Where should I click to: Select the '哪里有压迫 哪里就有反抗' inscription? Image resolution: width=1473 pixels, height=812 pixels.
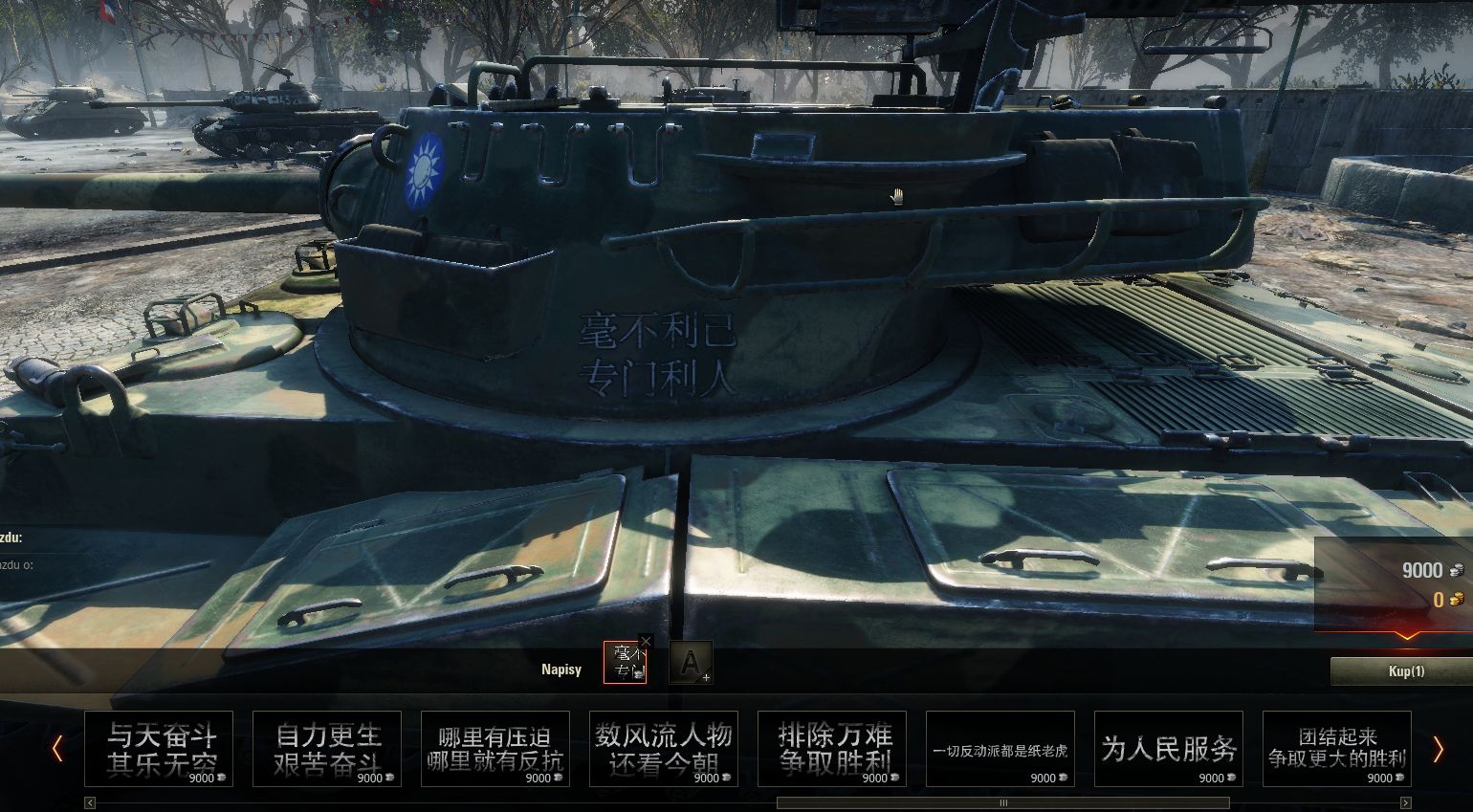(x=495, y=749)
